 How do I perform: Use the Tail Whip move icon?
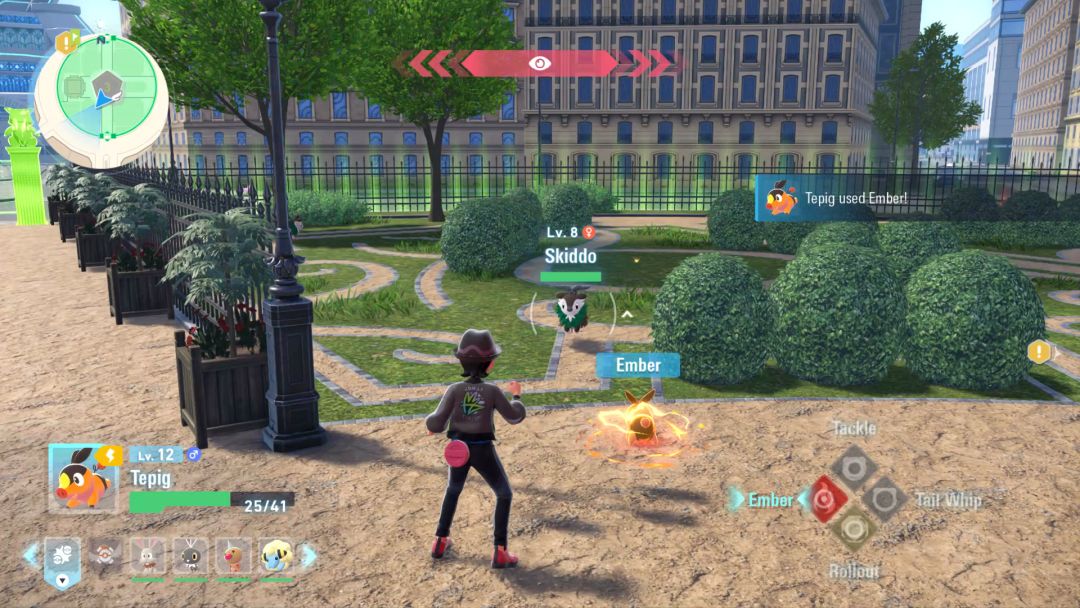click(x=885, y=498)
